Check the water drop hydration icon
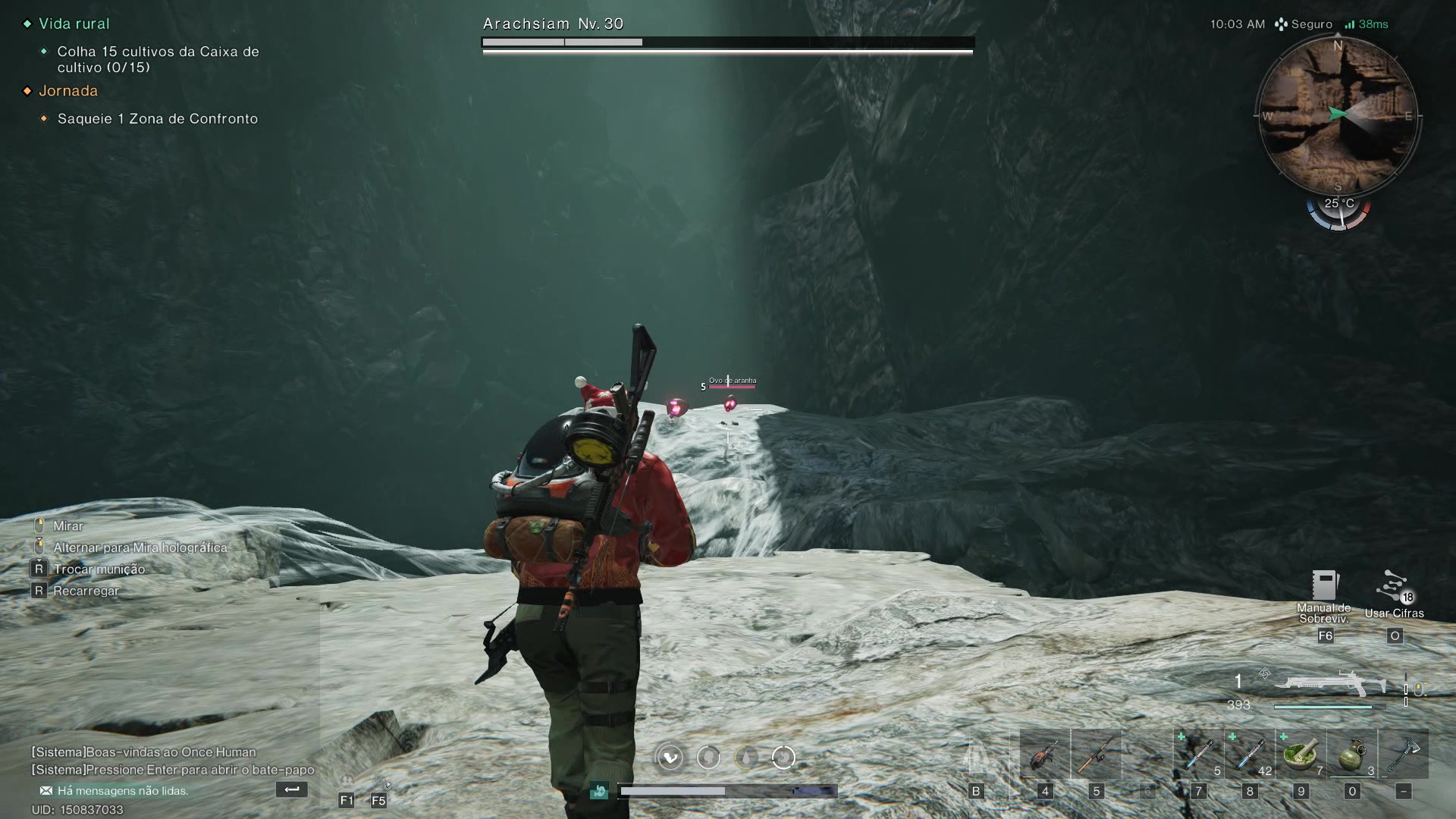The image size is (1456, 819). coord(746,757)
